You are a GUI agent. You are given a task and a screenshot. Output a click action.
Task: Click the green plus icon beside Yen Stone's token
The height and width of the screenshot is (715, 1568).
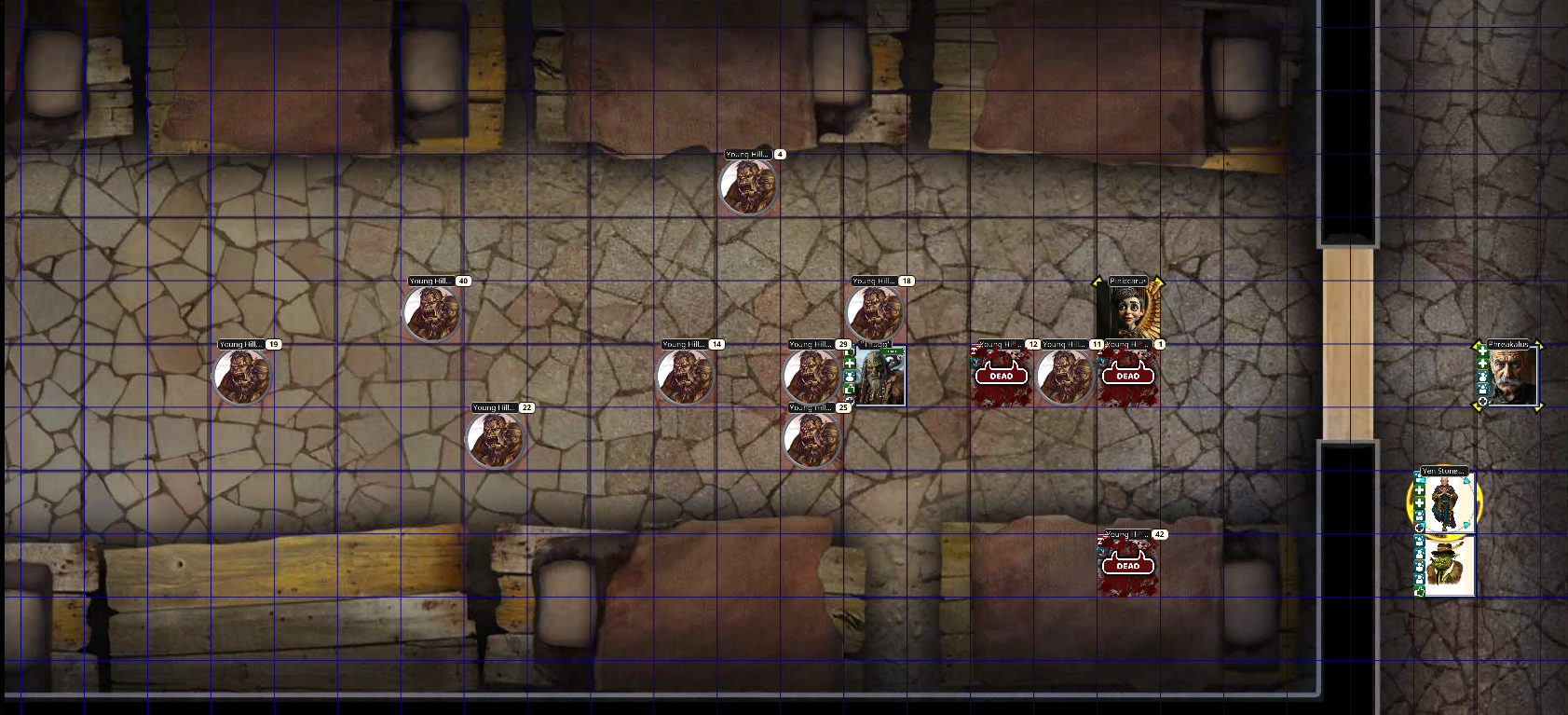[1420, 488]
